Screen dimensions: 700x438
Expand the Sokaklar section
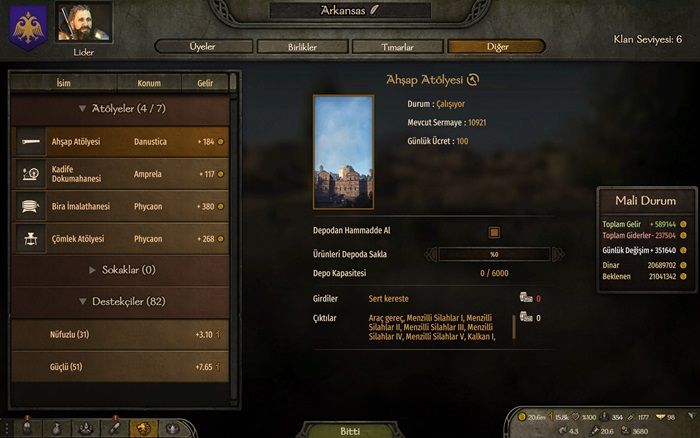tap(120, 270)
